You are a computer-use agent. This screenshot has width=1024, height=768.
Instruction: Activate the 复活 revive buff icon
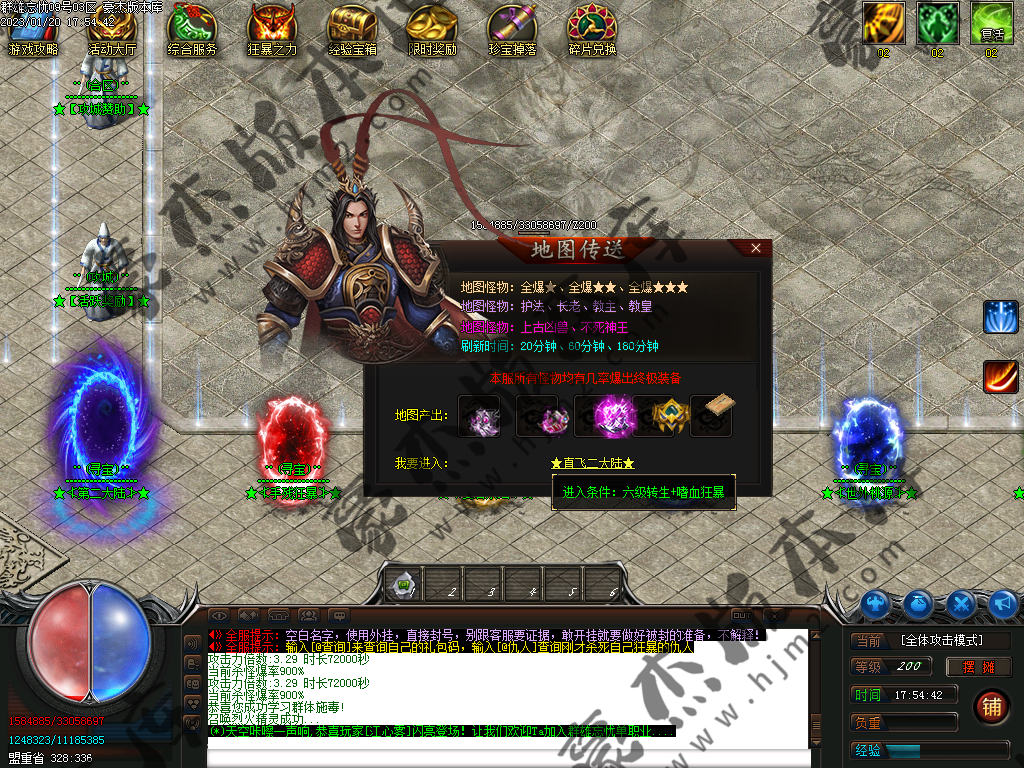point(991,23)
